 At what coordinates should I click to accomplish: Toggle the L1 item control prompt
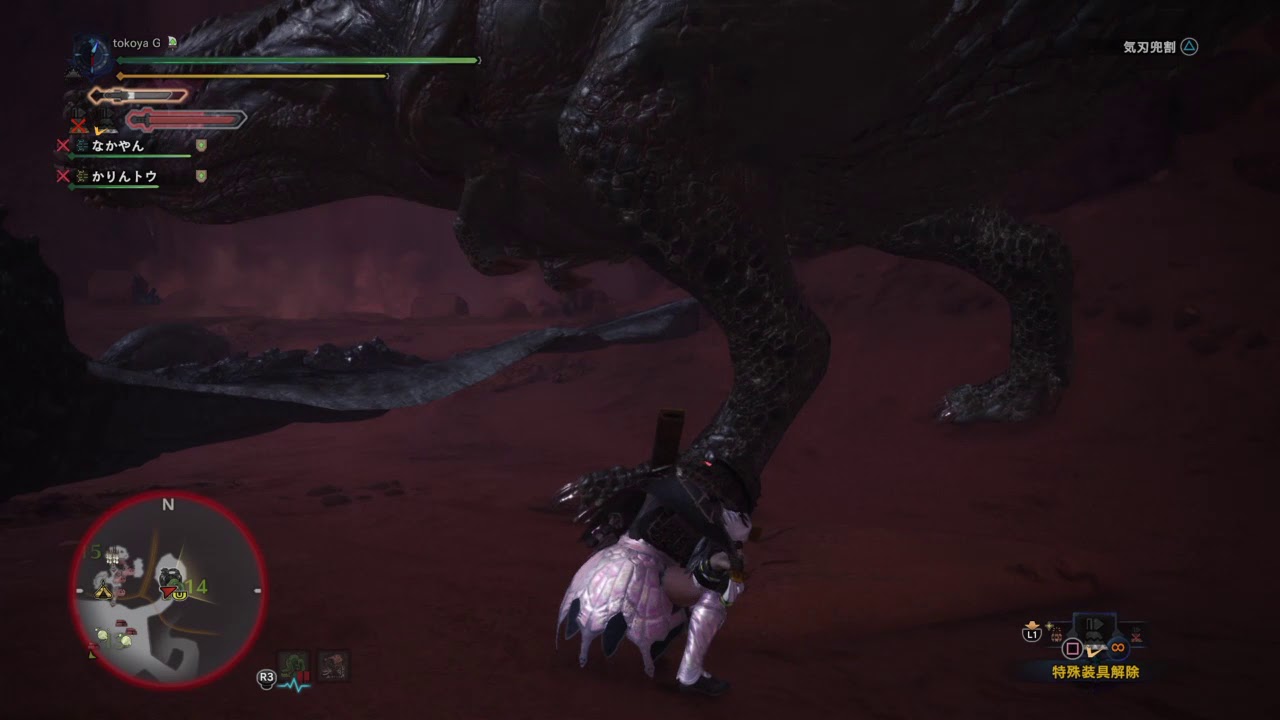click(1032, 634)
